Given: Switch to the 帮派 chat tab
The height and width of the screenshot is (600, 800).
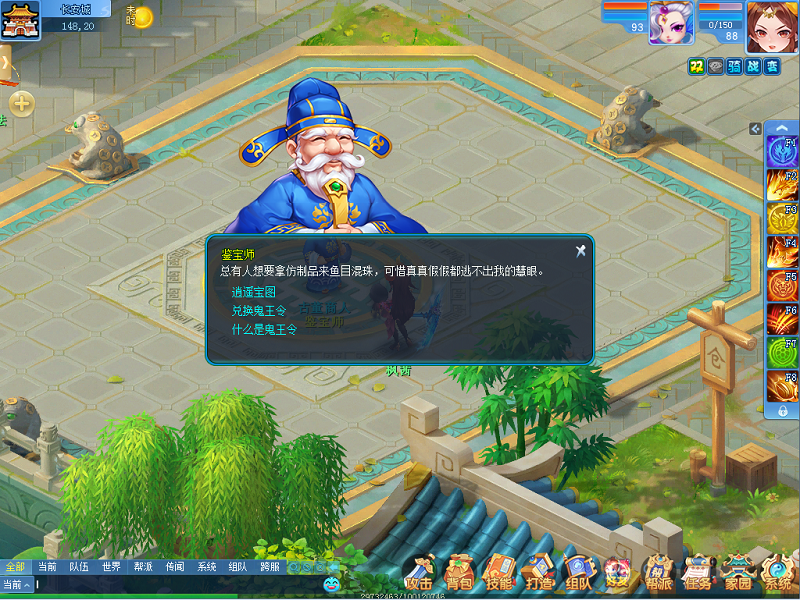Looking at the screenshot, I should [x=143, y=566].
